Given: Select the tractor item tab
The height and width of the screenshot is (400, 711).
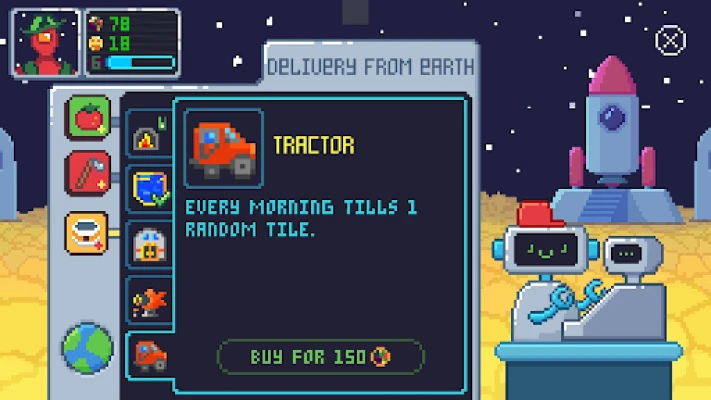Looking at the screenshot, I should pos(149,355).
